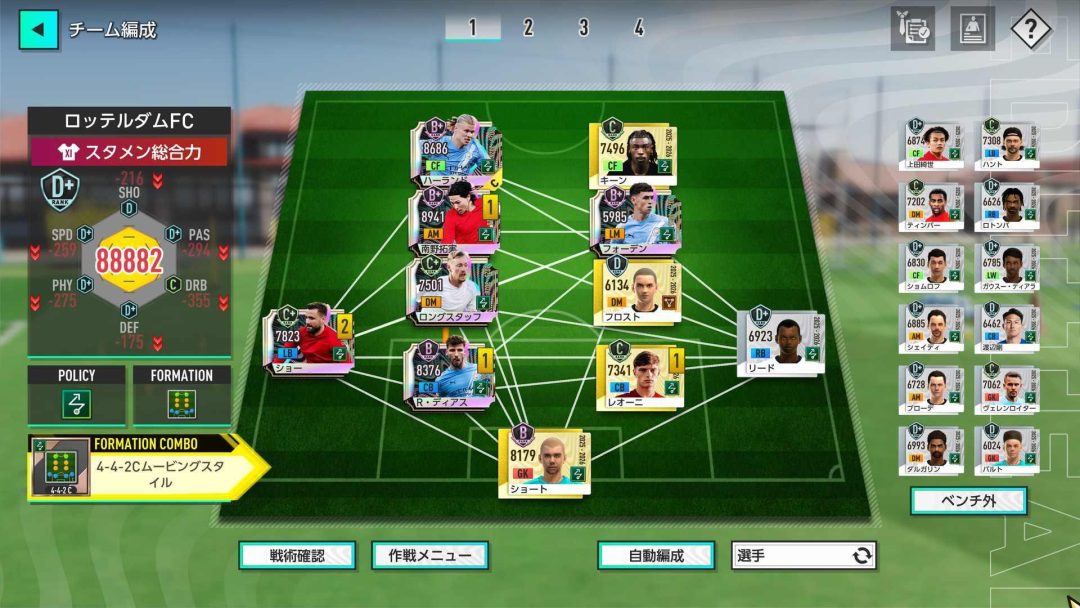Open the 作戦メニュー button
Image resolution: width=1080 pixels, height=608 pixels.
[430, 555]
